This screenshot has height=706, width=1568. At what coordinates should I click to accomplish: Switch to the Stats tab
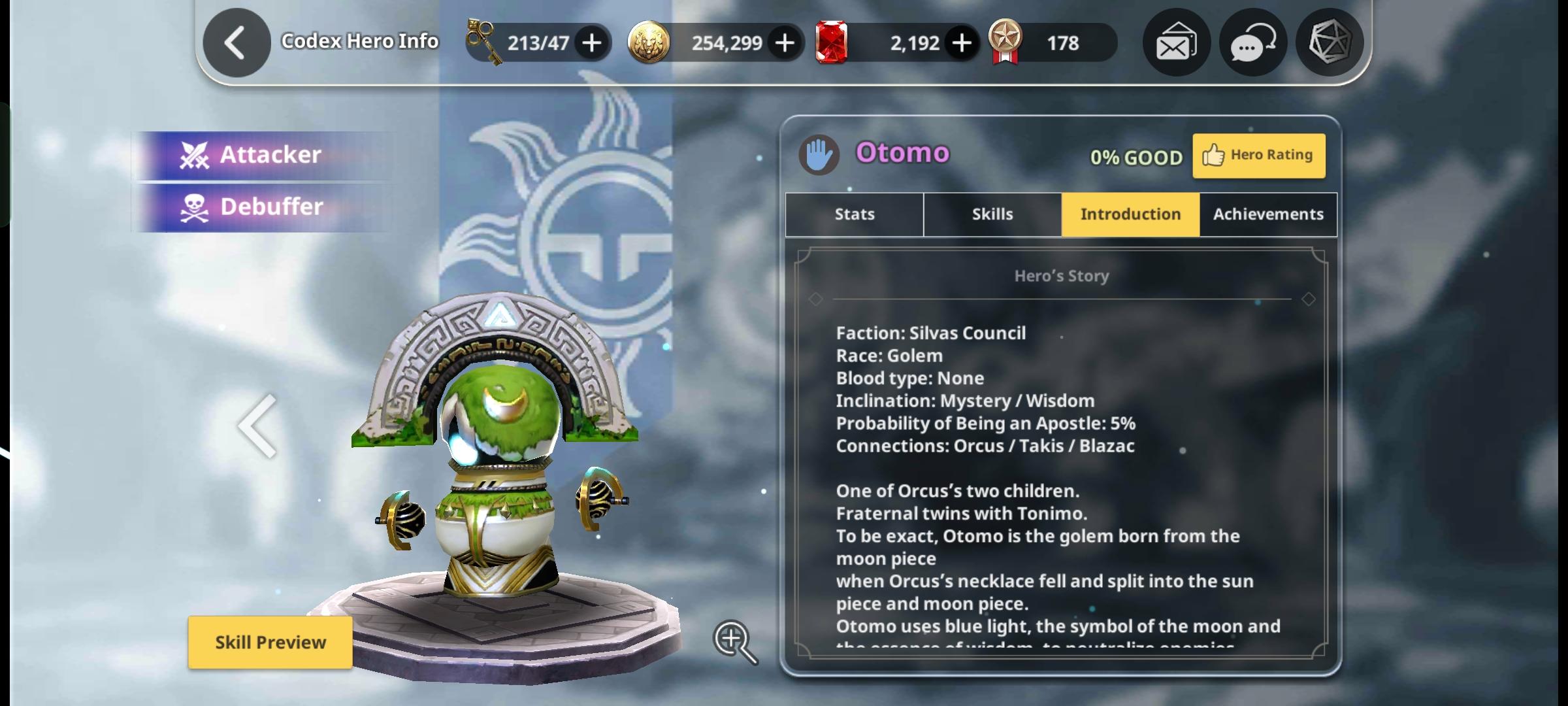coord(854,214)
